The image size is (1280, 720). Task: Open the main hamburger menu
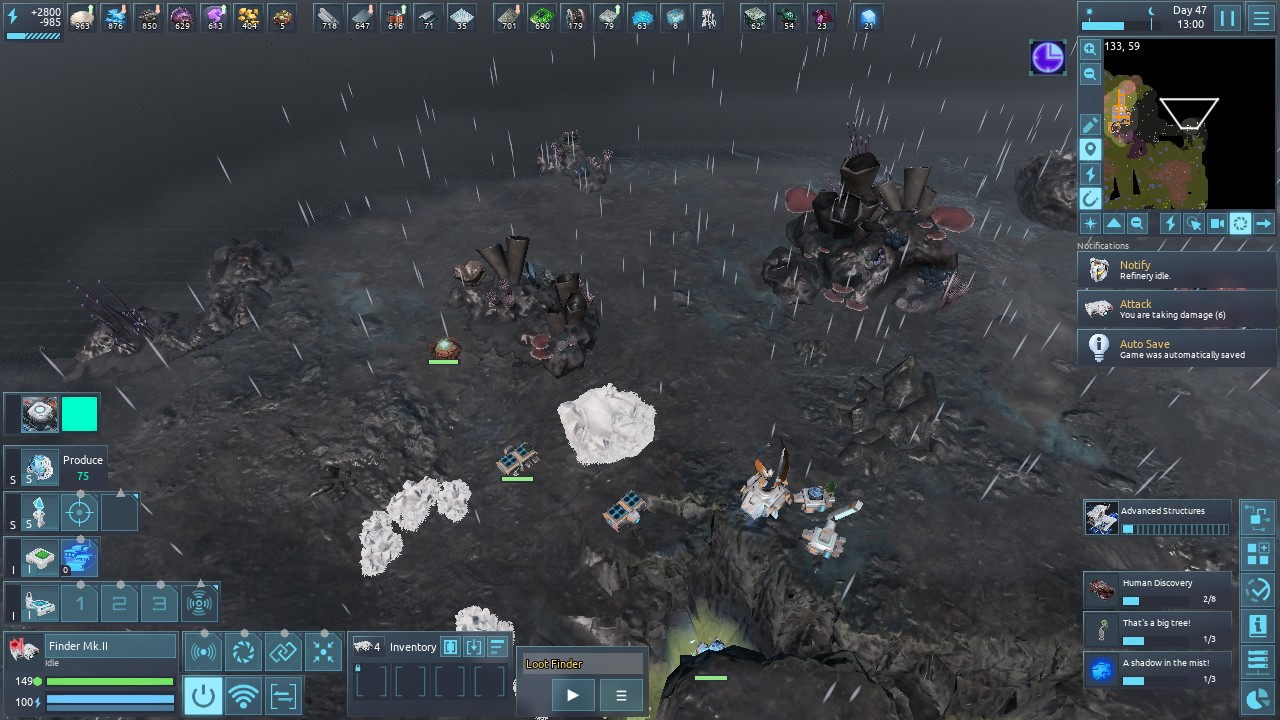tap(1261, 18)
